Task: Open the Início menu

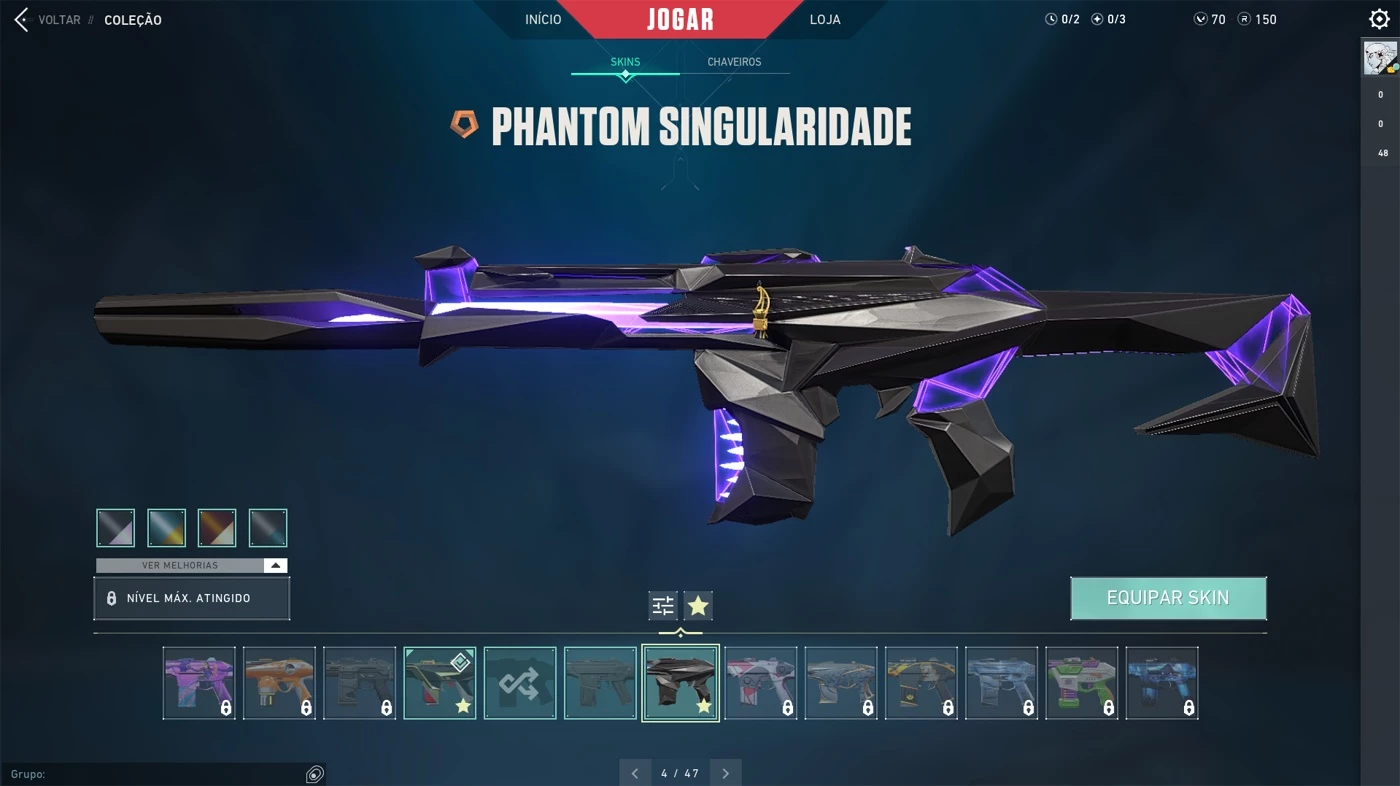Action: pos(543,20)
